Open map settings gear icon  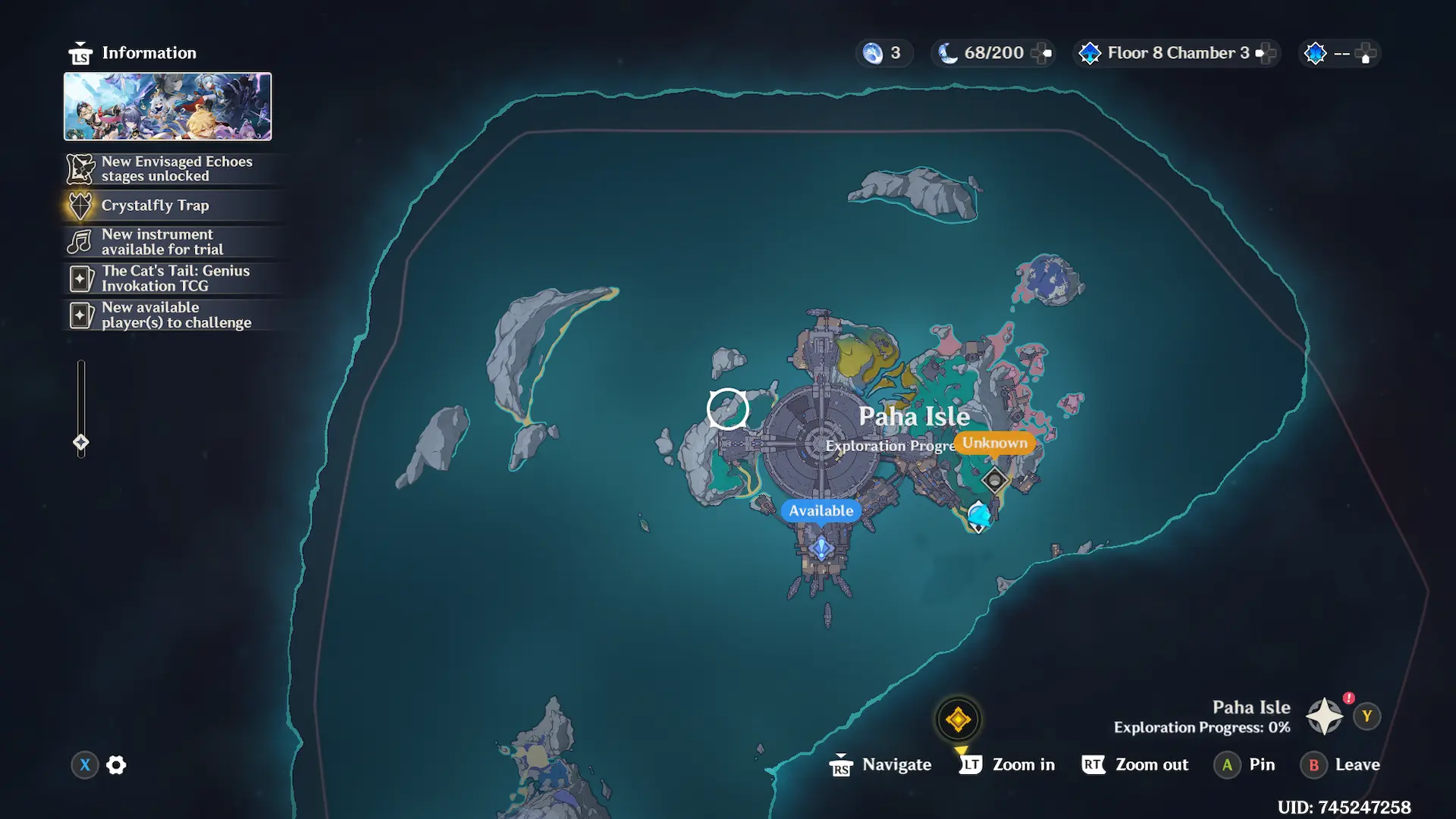[x=116, y=765]
